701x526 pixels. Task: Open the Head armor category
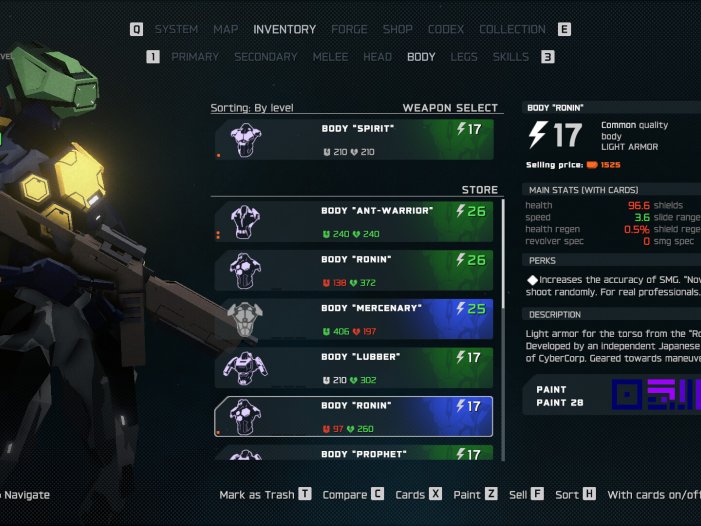(377, 57)
